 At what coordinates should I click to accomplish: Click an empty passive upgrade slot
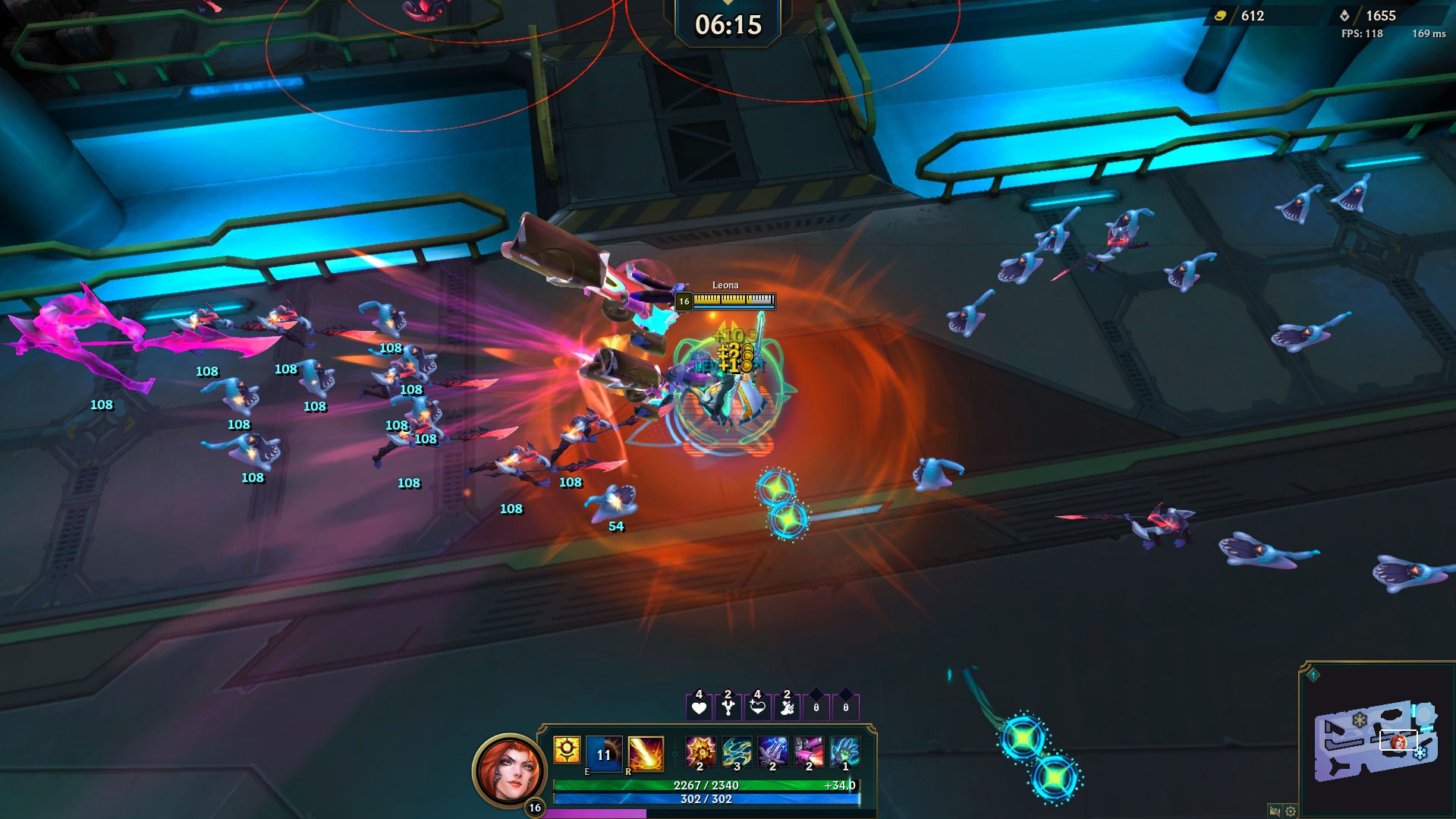815,707
